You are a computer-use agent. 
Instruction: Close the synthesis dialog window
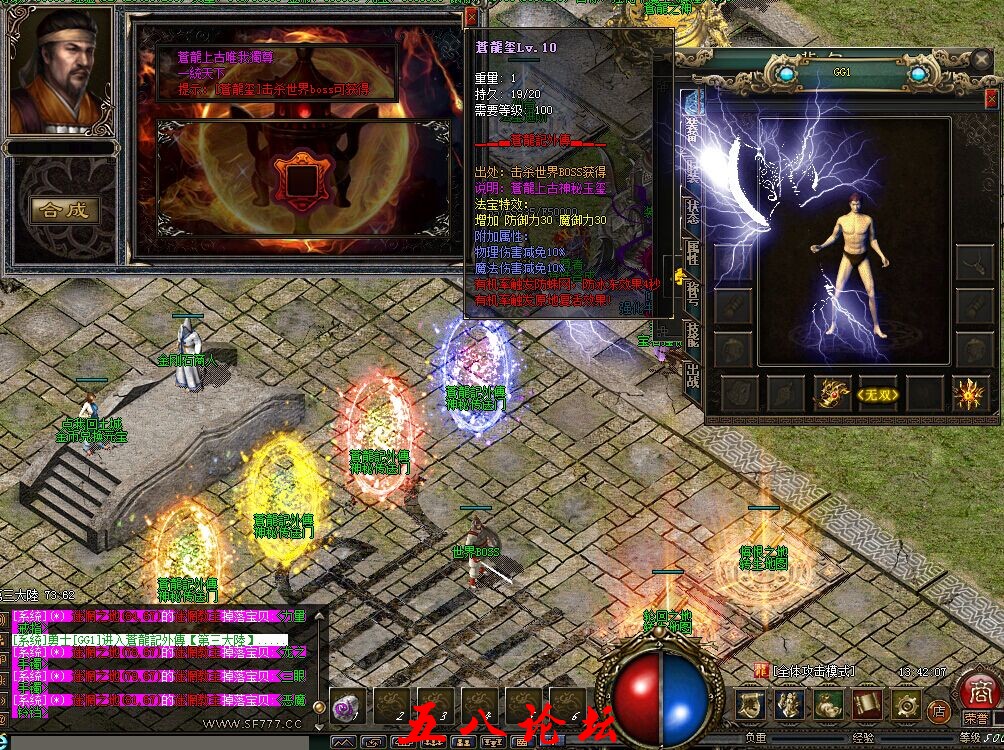click(x=471, y=17)
